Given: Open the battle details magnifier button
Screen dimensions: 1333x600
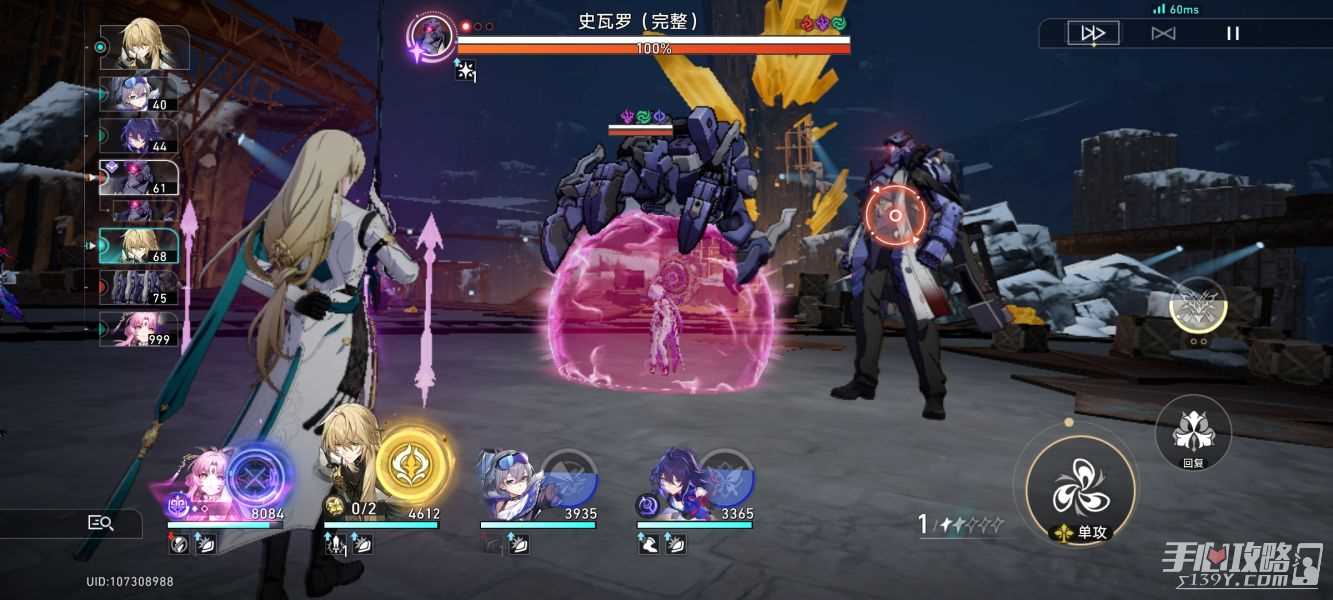Looking at the screenshot, I should coord(101,522).
